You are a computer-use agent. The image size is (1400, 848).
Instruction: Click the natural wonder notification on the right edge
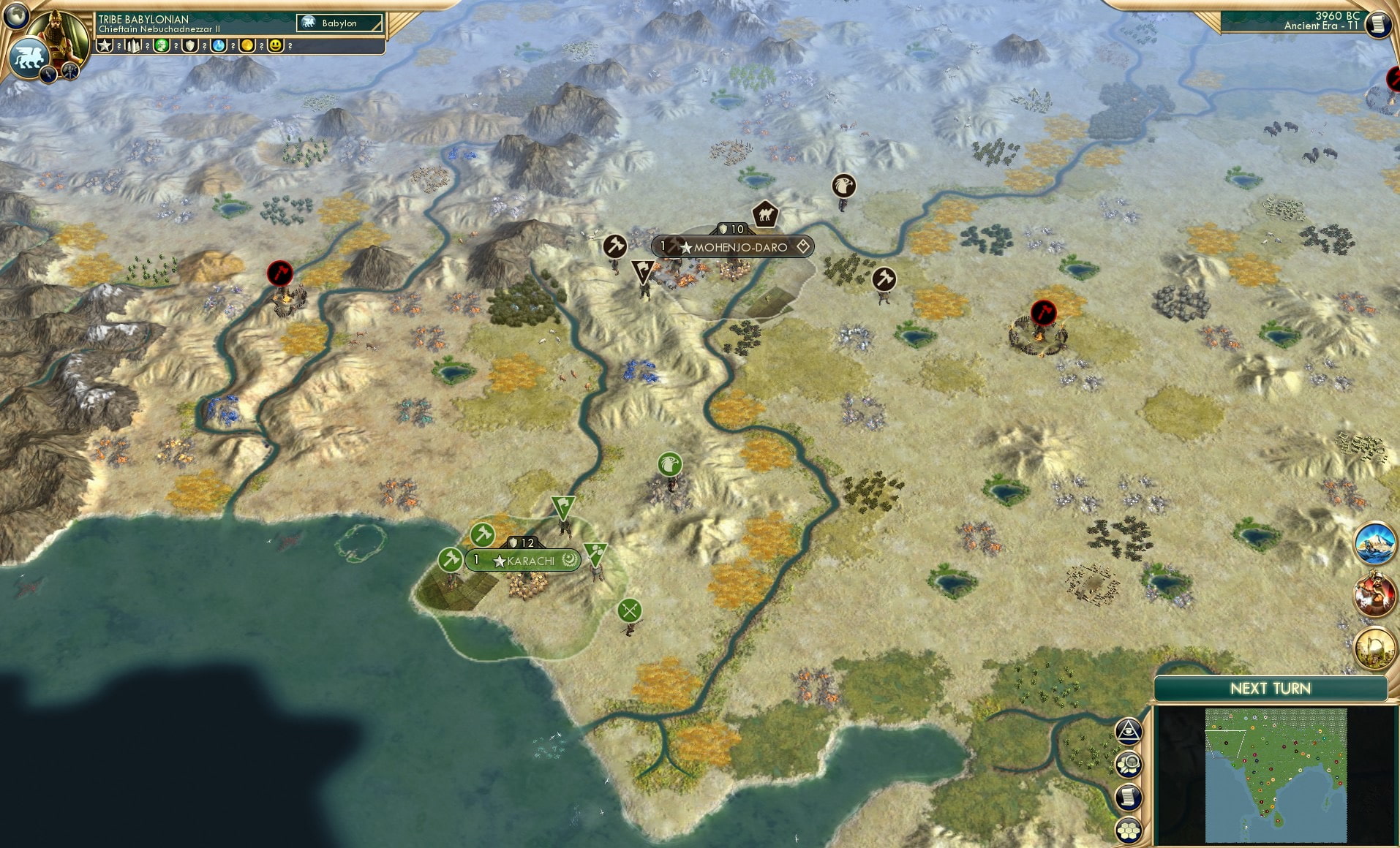point(1375,543)
